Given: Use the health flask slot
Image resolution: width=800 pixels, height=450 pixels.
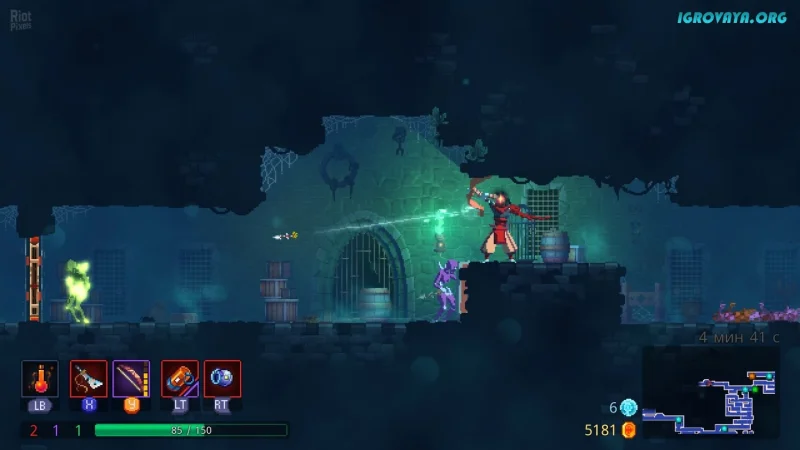Looking at the screenshot, I should pos(40,379).
